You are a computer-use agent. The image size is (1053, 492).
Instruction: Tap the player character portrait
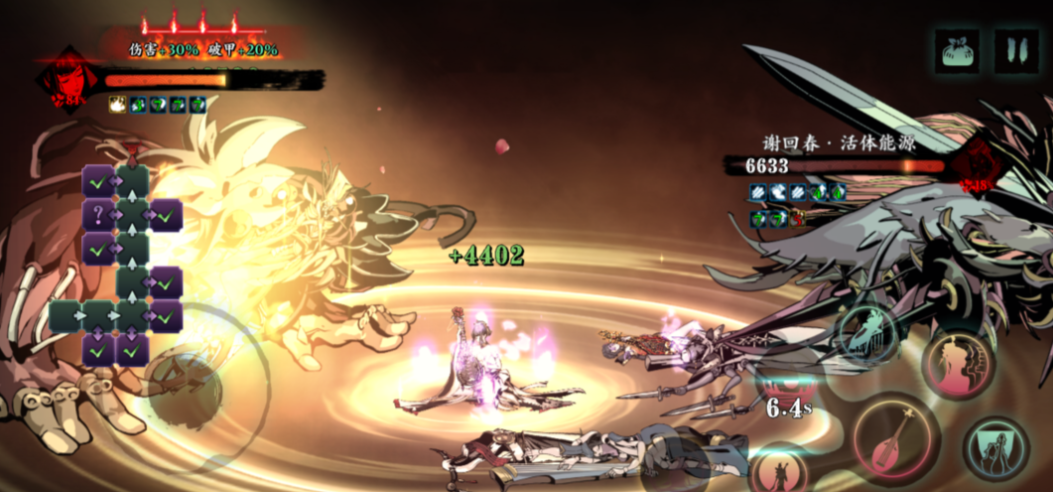point(68,80)
